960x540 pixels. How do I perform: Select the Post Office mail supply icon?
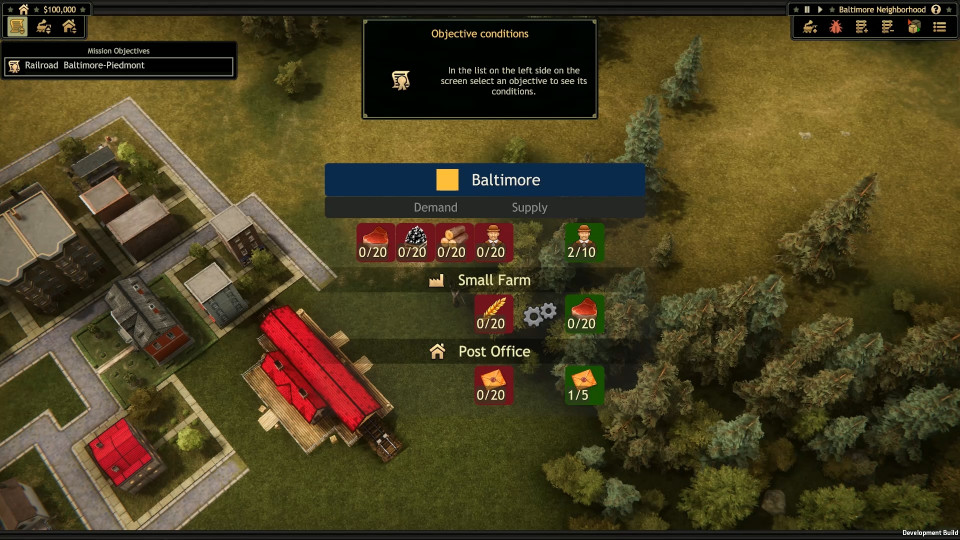(584, 385)
